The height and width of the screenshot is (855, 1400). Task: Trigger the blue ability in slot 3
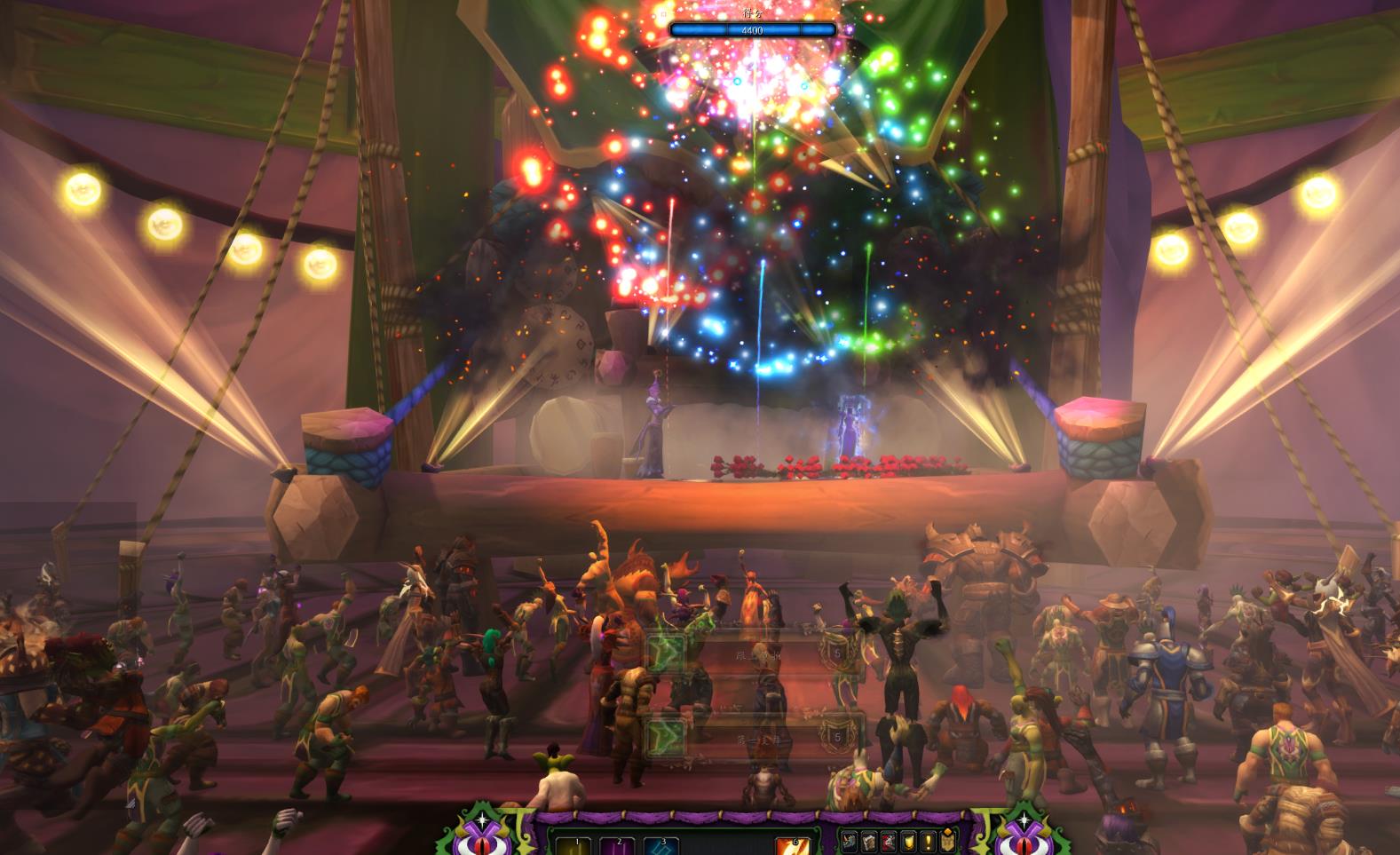tap(661, 845)
